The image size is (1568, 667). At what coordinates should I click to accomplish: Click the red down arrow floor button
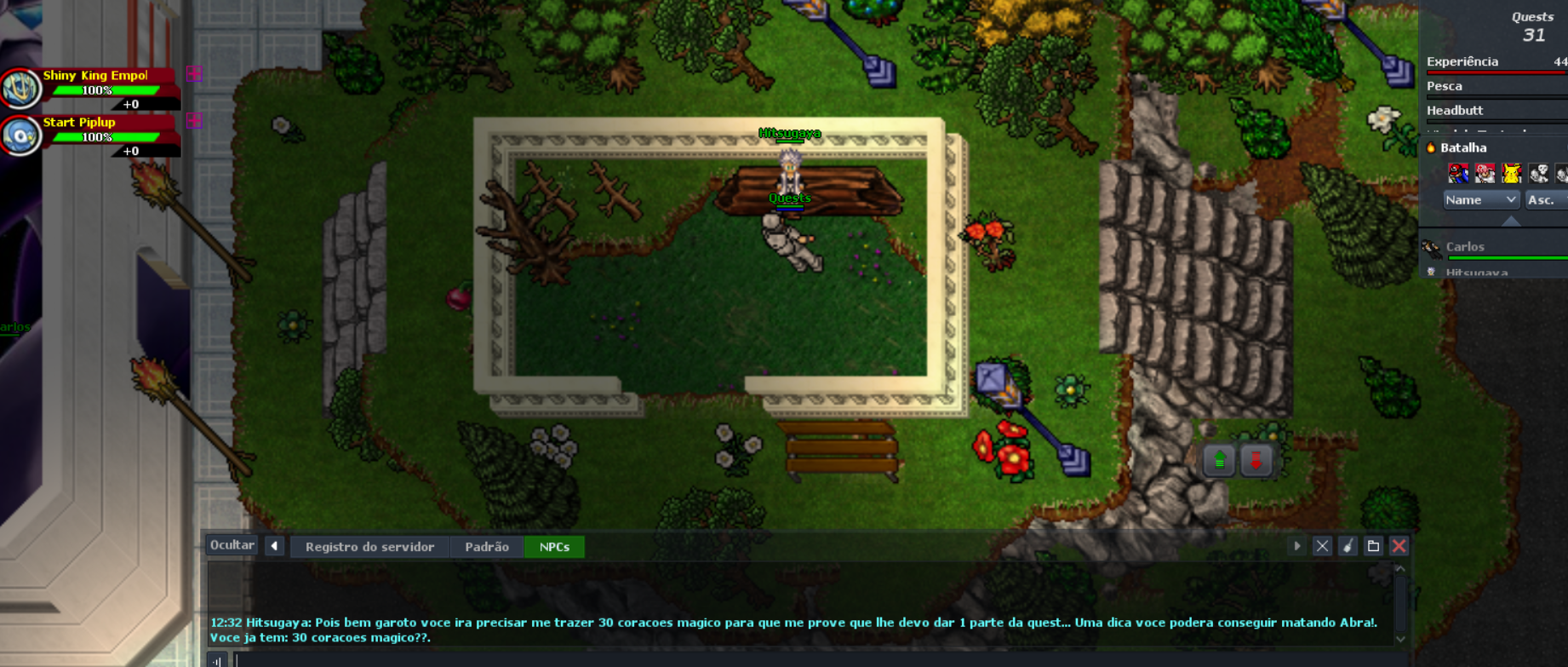pos(1256,461)
